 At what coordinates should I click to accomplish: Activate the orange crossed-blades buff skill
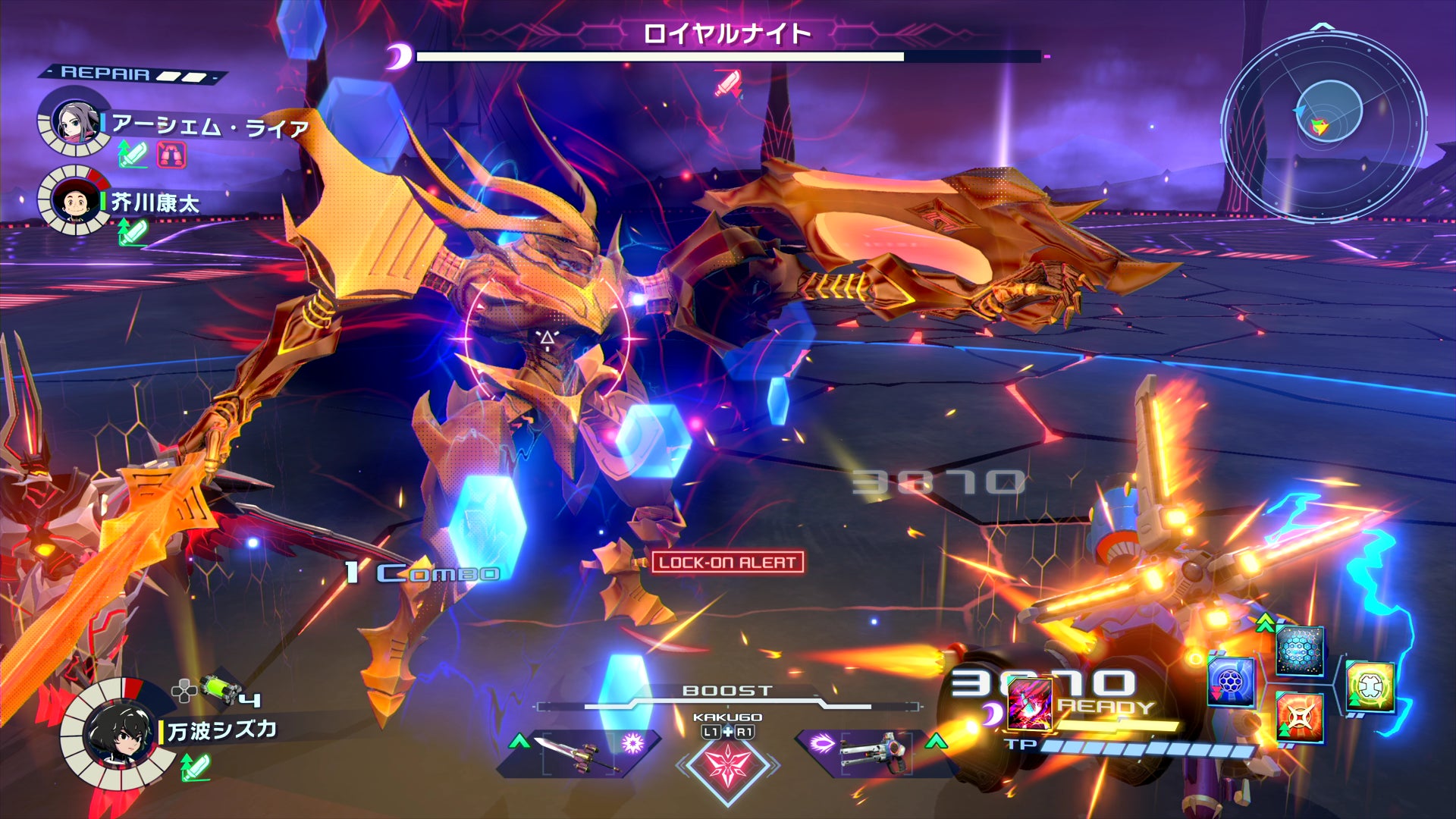coord(1298,717)
